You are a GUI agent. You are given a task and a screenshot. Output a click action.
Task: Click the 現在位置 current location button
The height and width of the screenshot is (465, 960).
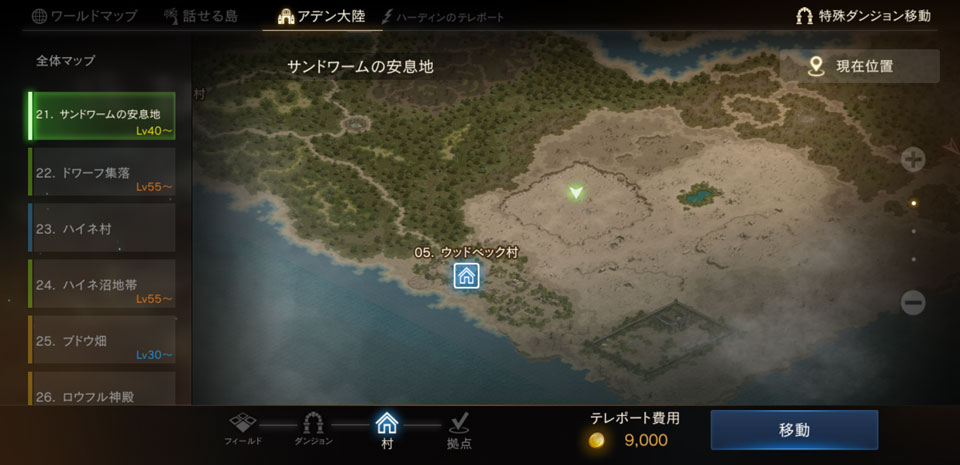pyautogui.click(x=859, y=66)
